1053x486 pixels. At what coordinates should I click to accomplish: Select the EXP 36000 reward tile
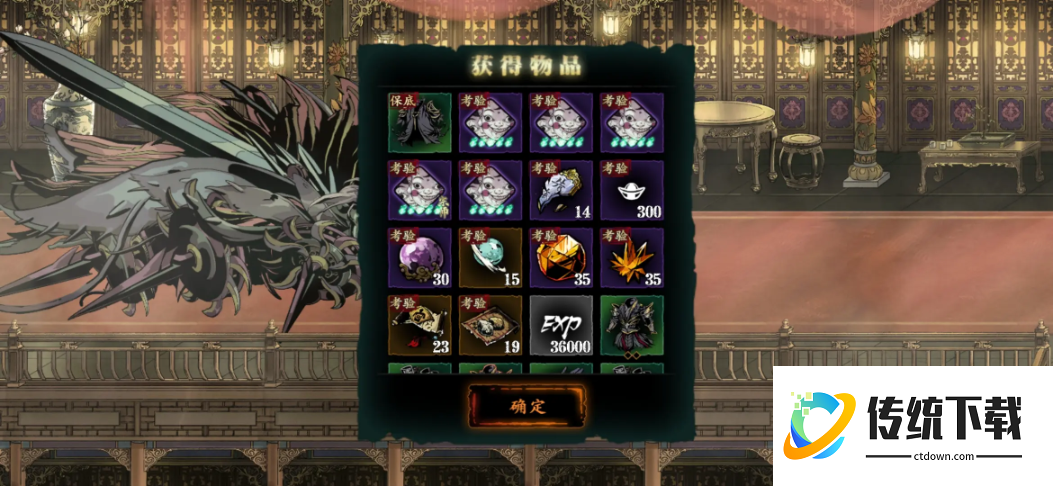(x=558, y=324)
